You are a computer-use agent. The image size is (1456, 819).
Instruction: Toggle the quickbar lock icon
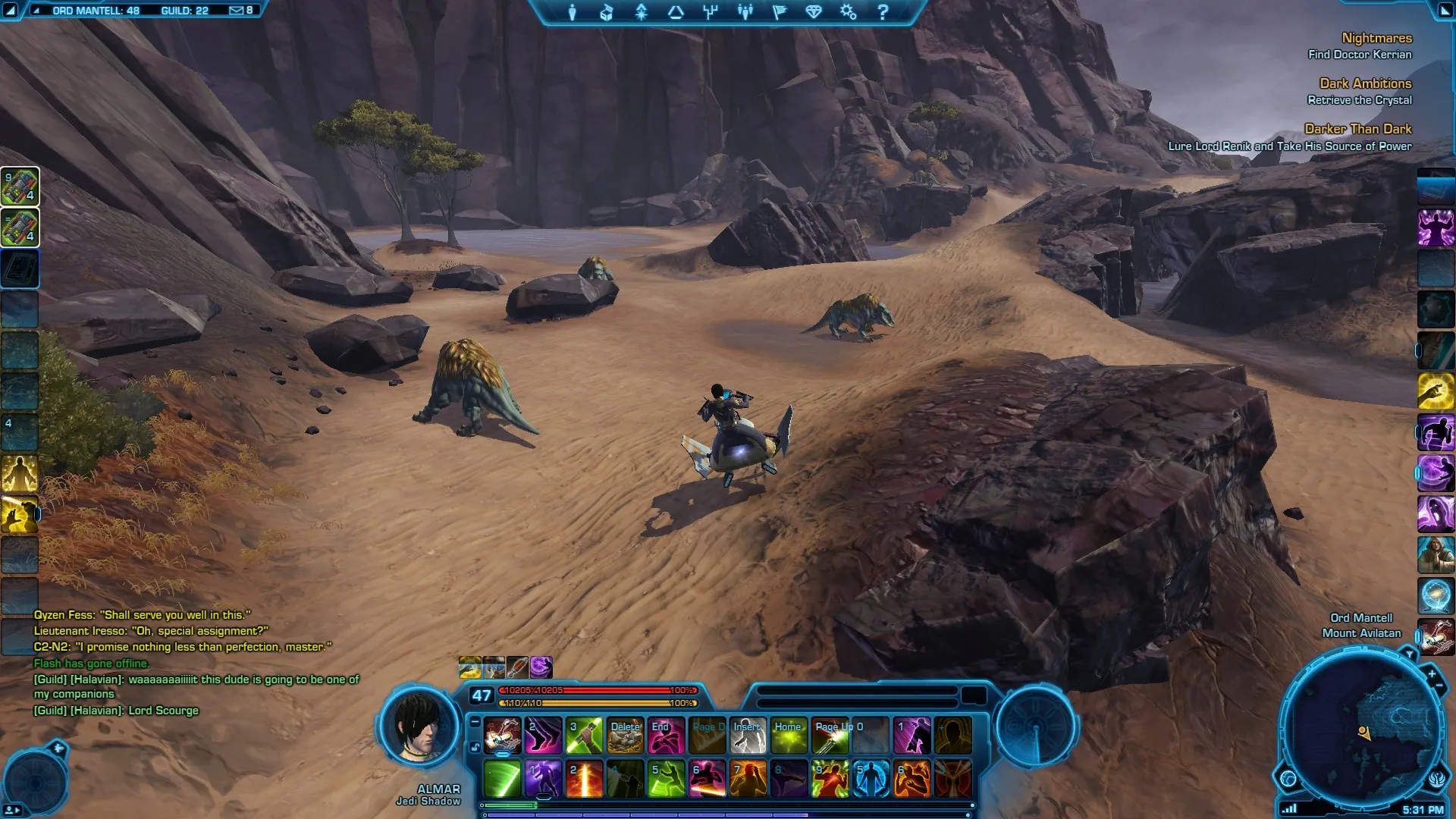[475, 747]
